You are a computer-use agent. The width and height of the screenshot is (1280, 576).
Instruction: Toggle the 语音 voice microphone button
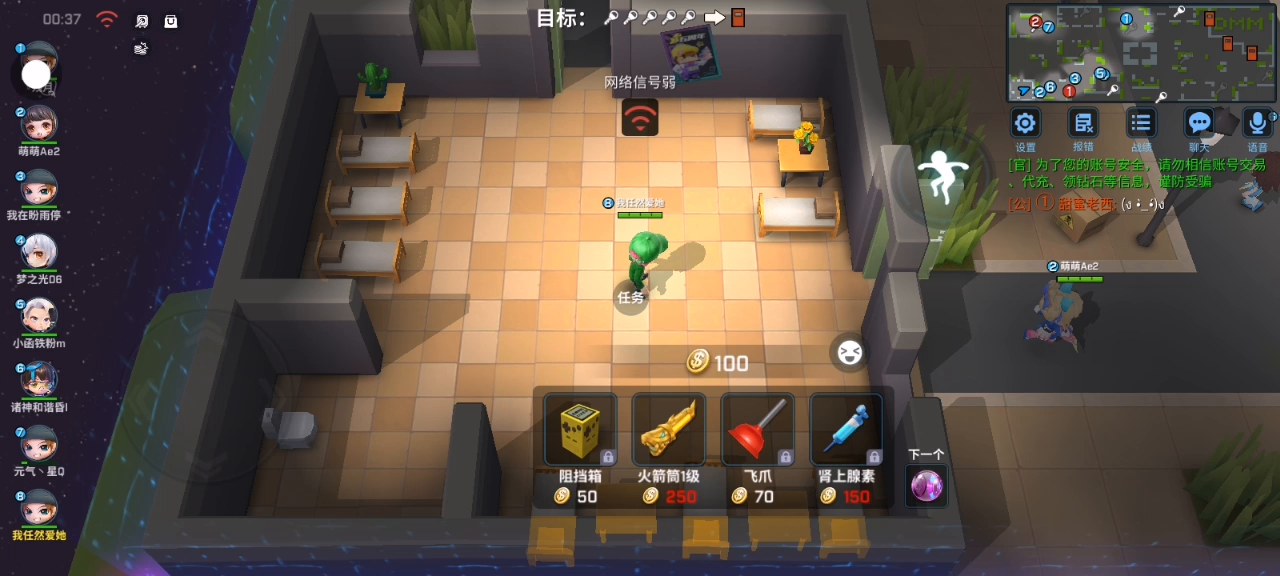point(1257,123)
